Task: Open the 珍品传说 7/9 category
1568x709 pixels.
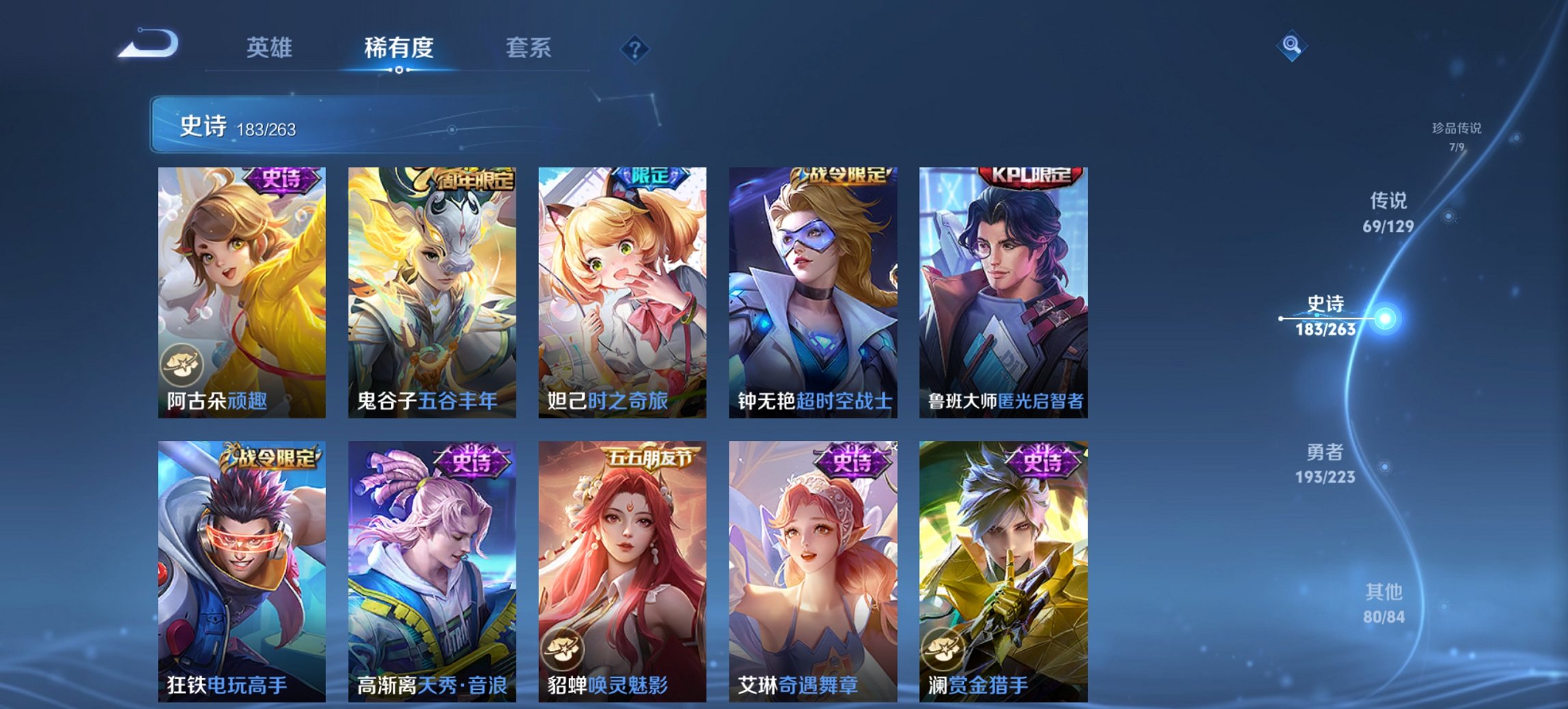Action: tap(1455, 135)
